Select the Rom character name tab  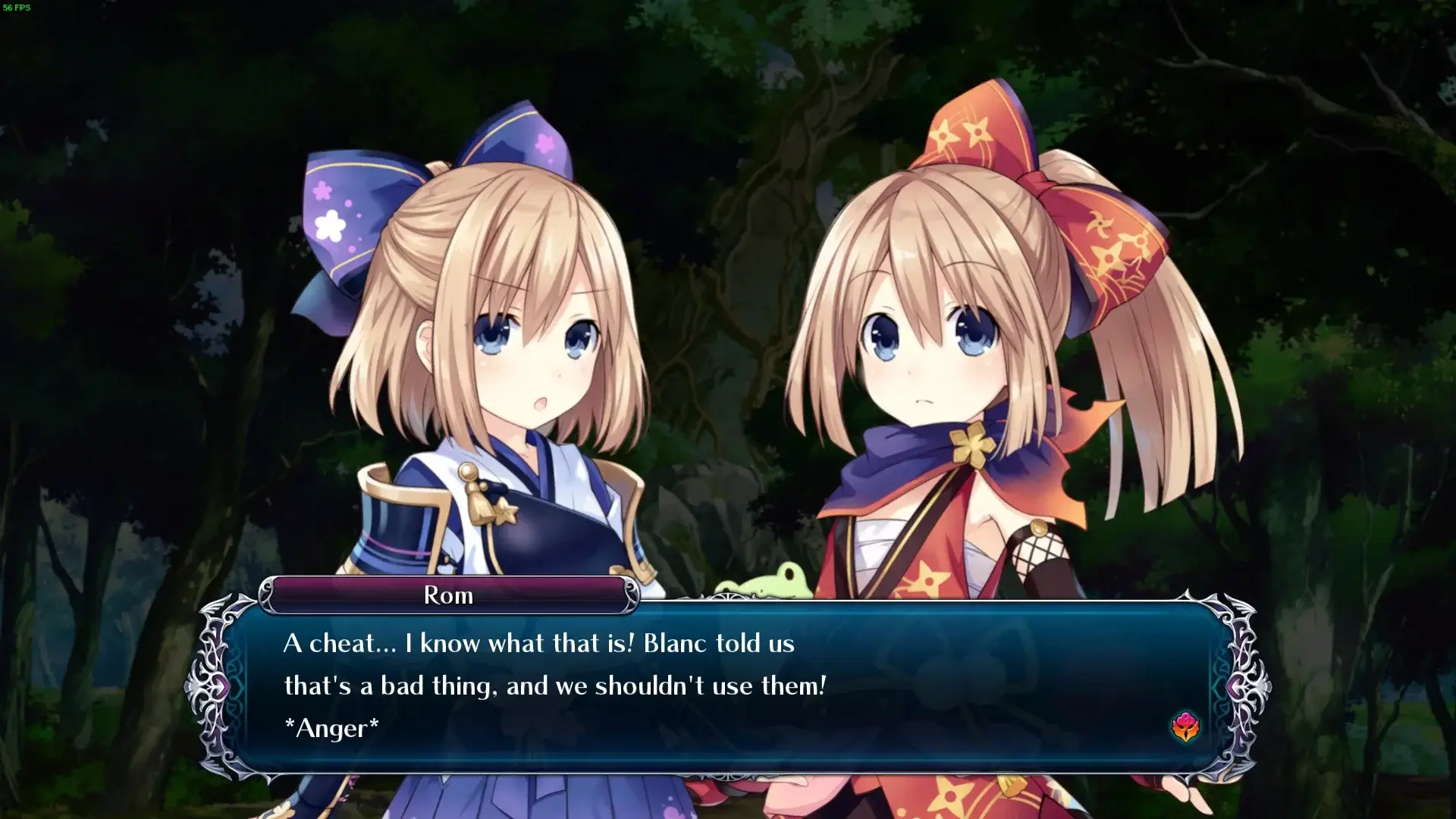coord(449,595)
